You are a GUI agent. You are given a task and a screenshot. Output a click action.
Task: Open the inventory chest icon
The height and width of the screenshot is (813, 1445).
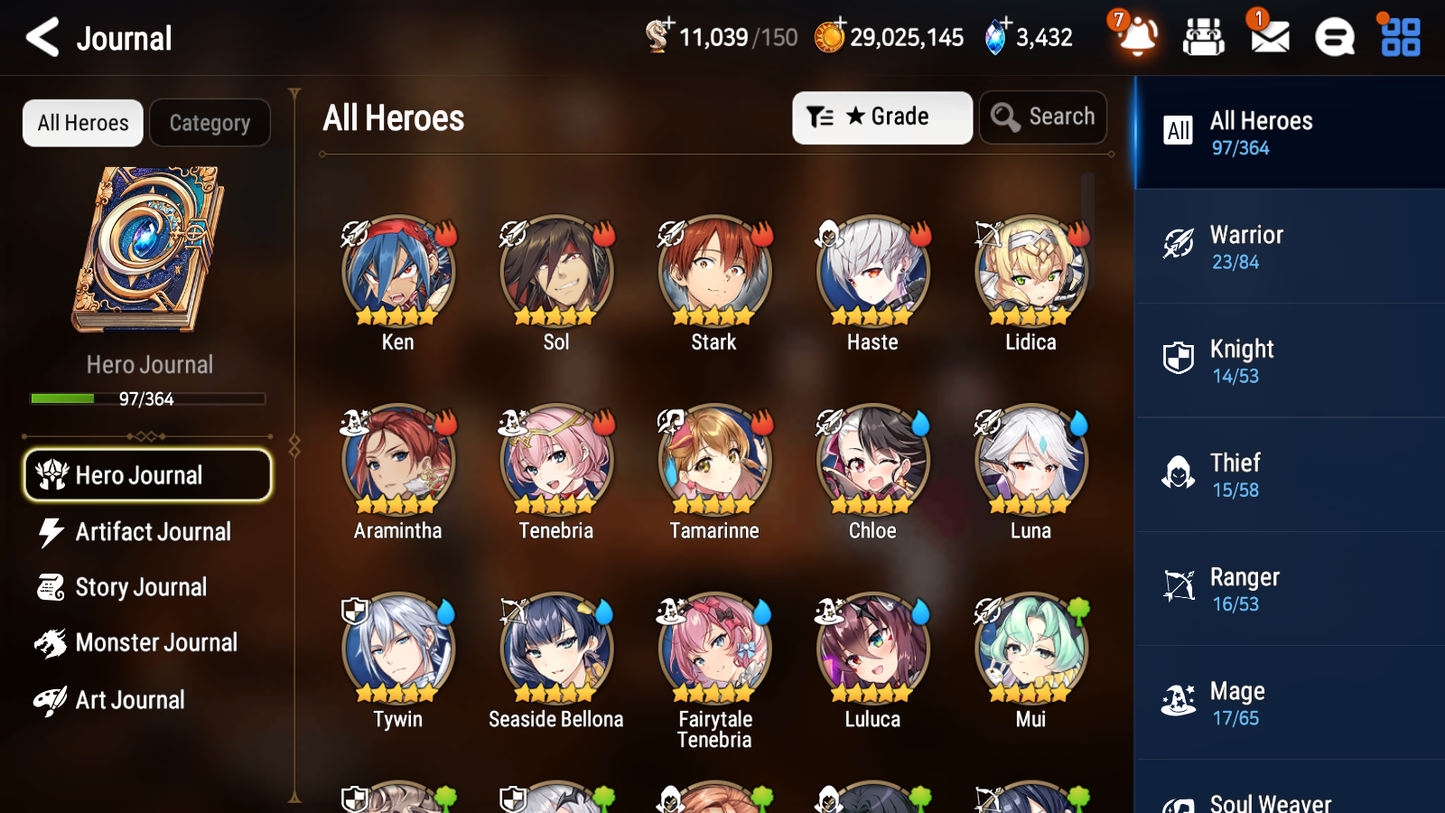click(x=1202, y=37)
